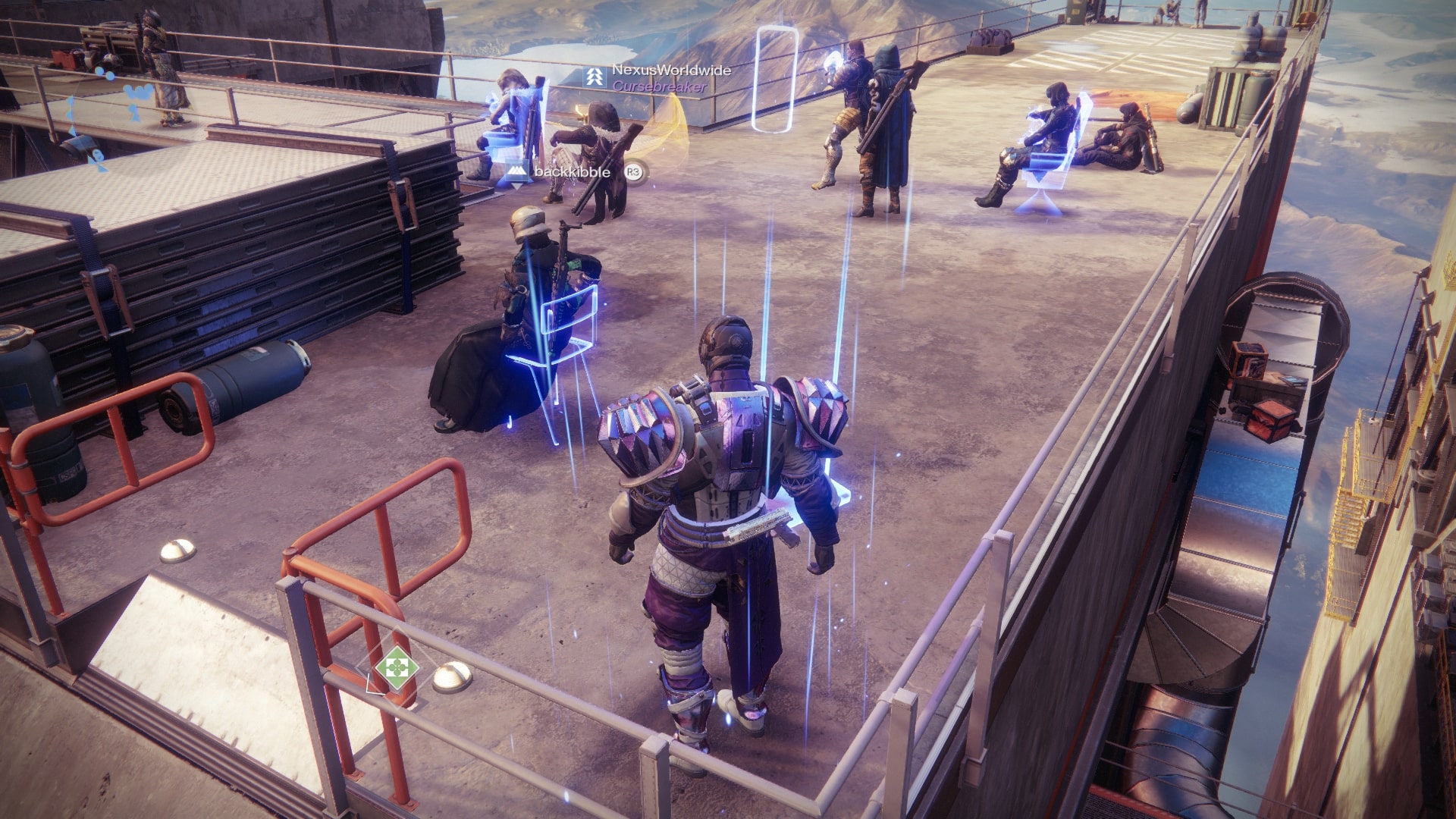Select the NexusWorldwide player nameplate
The height and width of the screenshot is (819, 1456).
point(671,71)
